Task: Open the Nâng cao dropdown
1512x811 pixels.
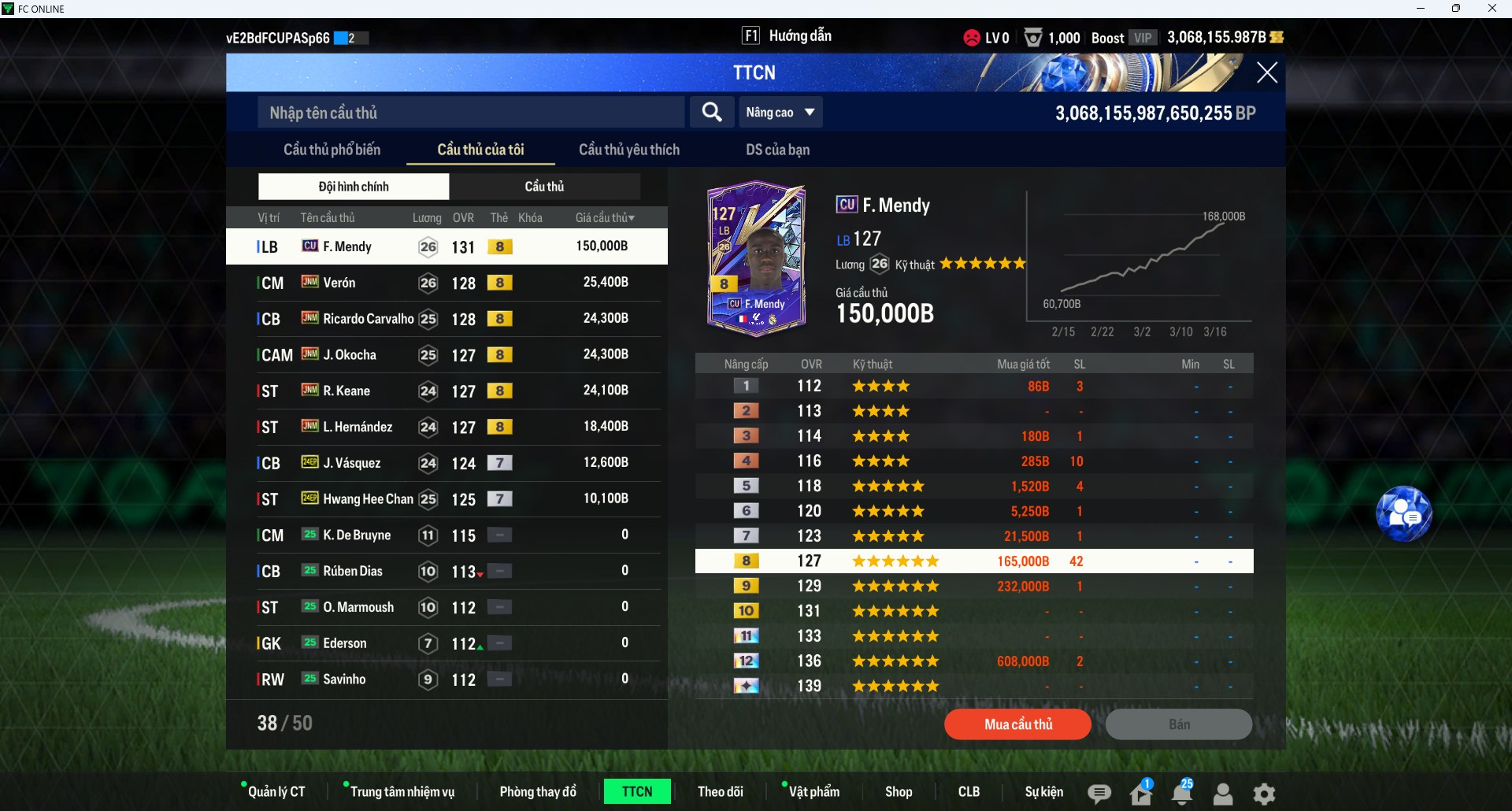Action: click(780, 113)
